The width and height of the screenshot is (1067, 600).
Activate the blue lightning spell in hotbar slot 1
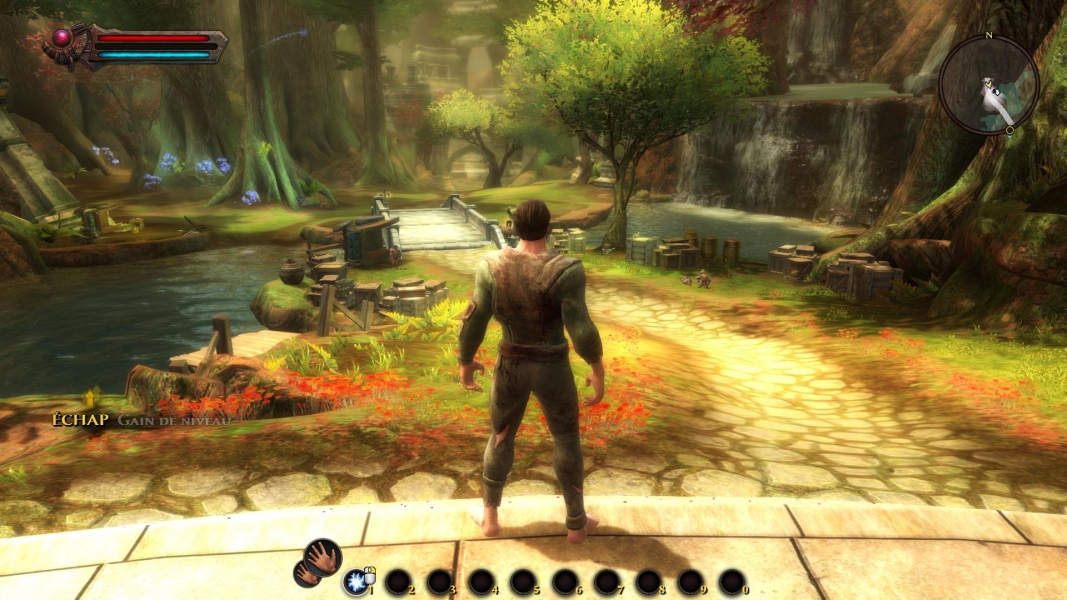tap(355, 582)
